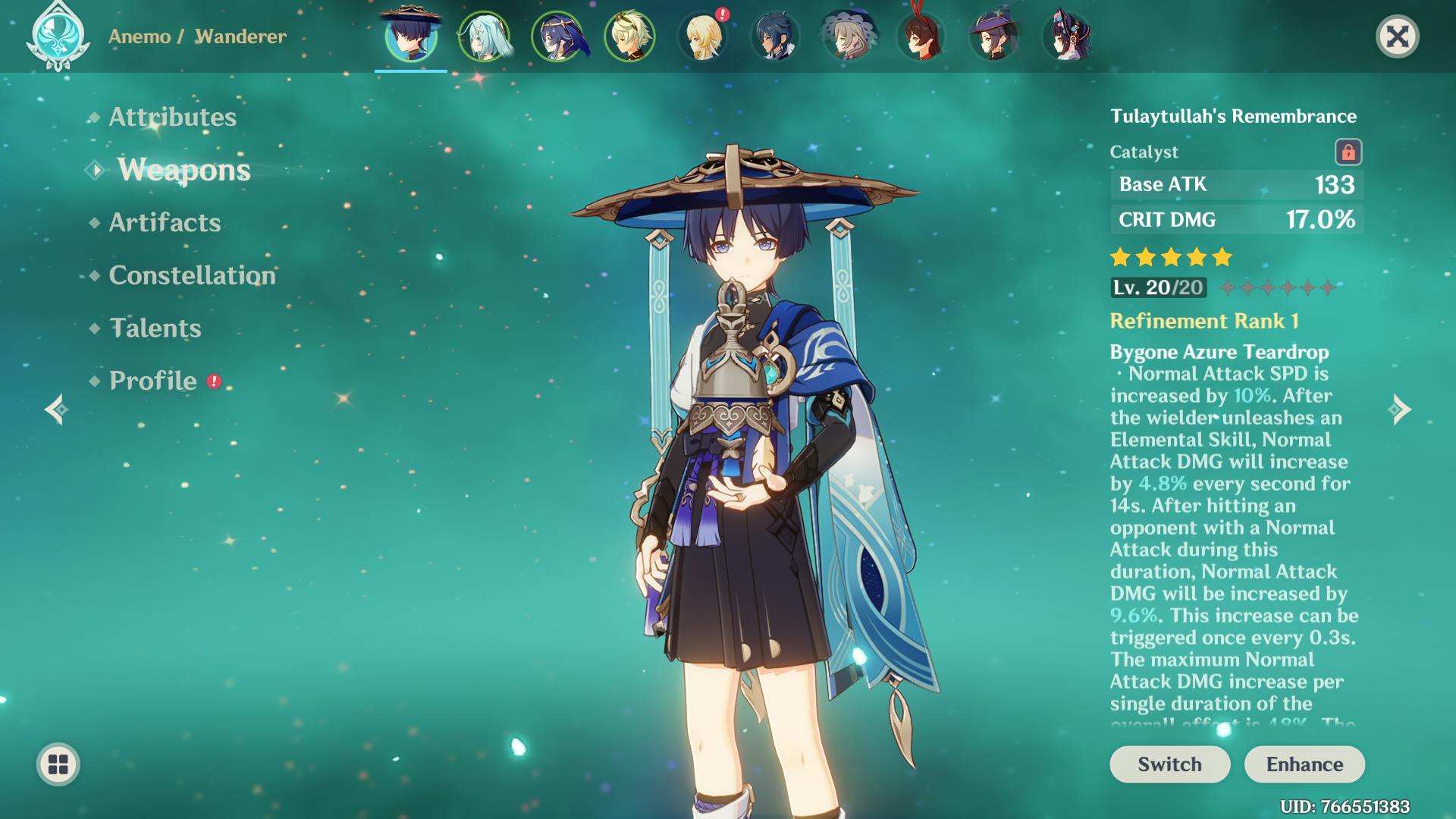1456x819 pixels.
Task: Select Faruzan's portrait with teal hair
Action: click(484, 36)
